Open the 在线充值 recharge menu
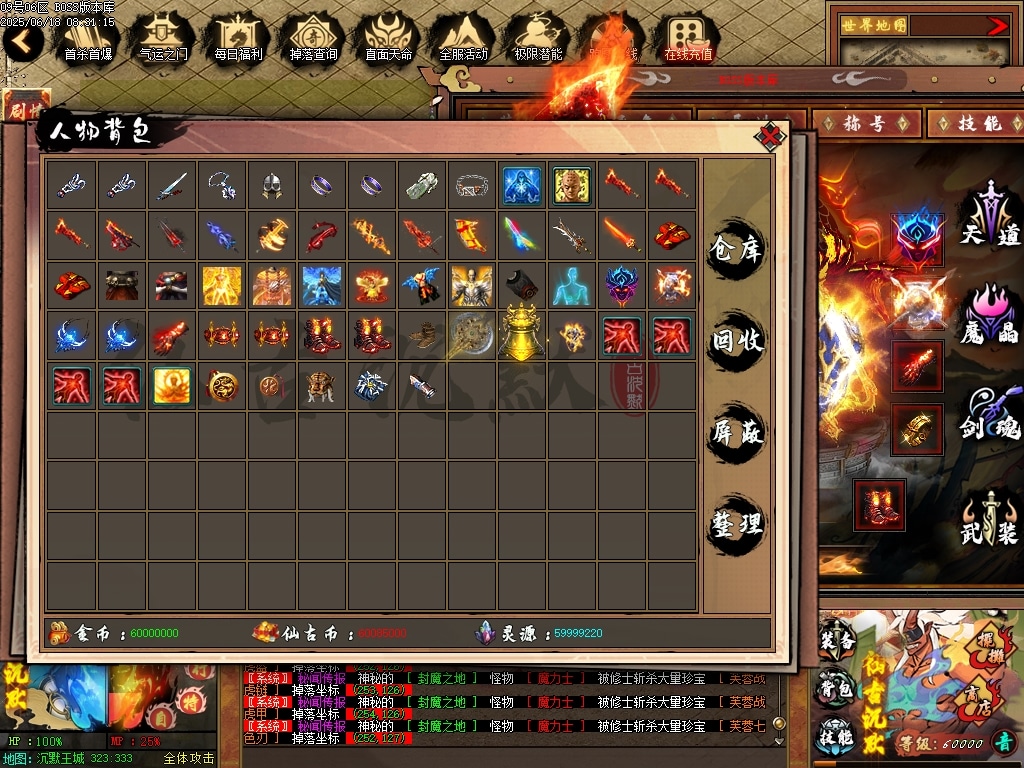1024x768 pixels. pyautogui.click(x=688, y=40)
